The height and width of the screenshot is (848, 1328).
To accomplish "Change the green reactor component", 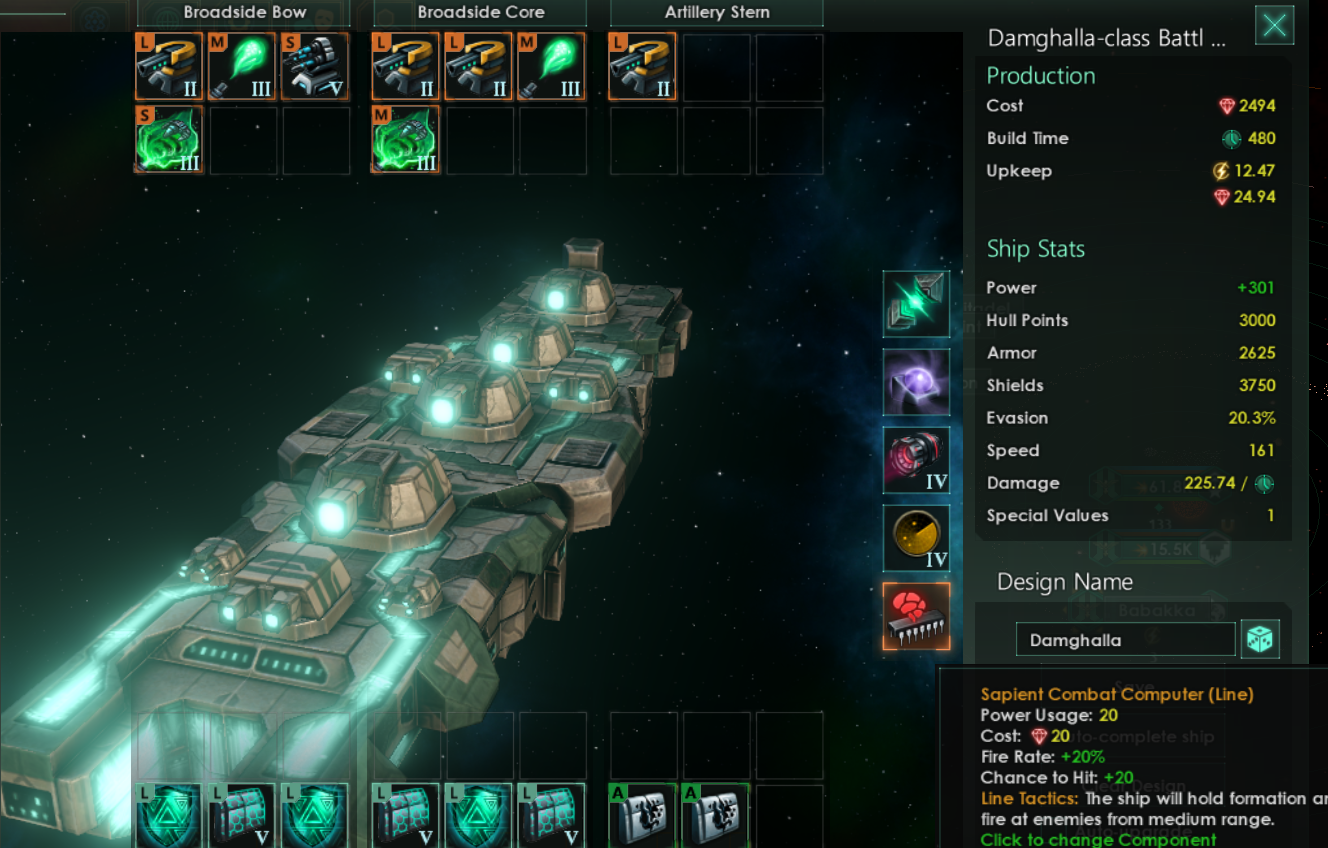I will [916, 304].
